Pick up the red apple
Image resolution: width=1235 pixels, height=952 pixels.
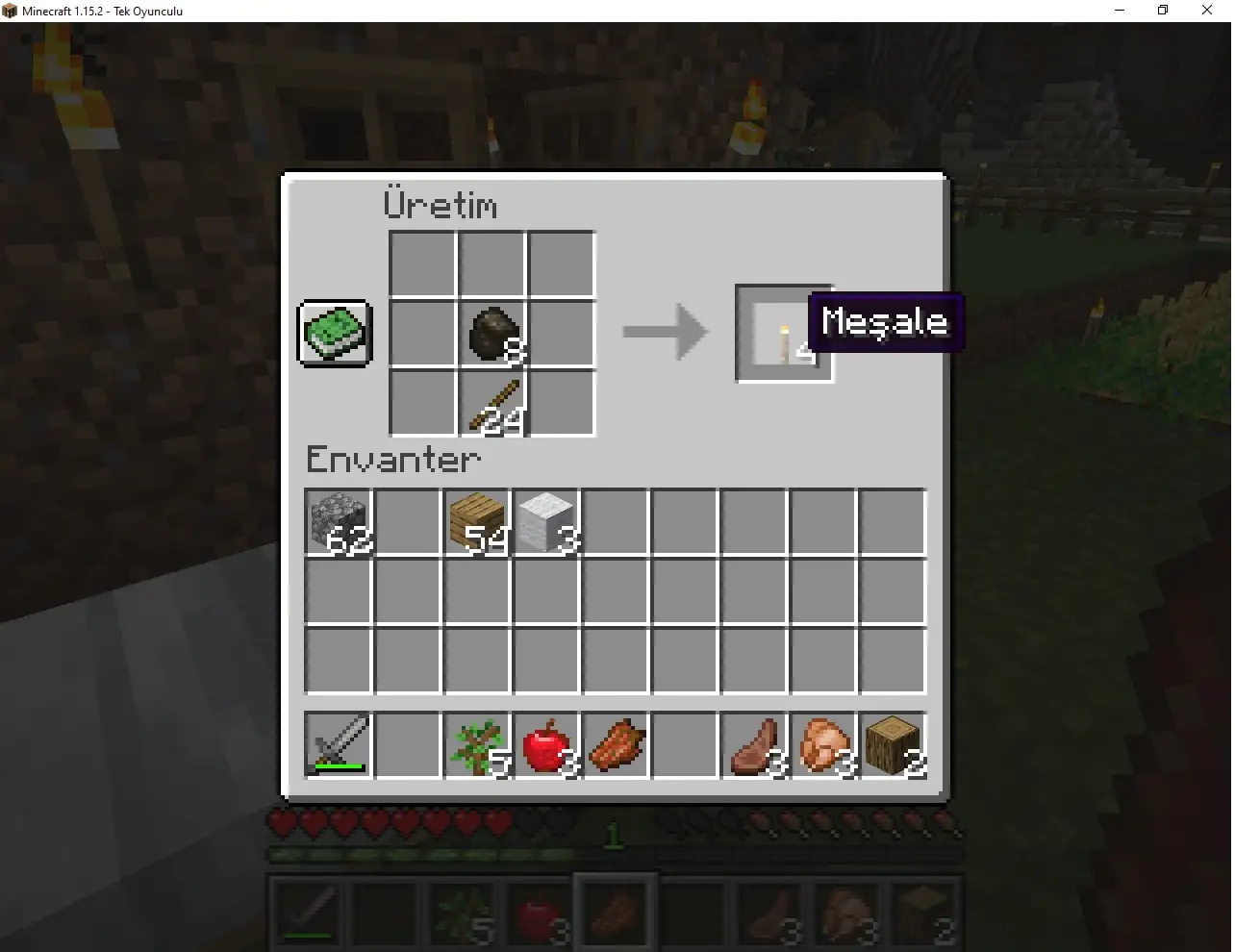tap(545, 745)
